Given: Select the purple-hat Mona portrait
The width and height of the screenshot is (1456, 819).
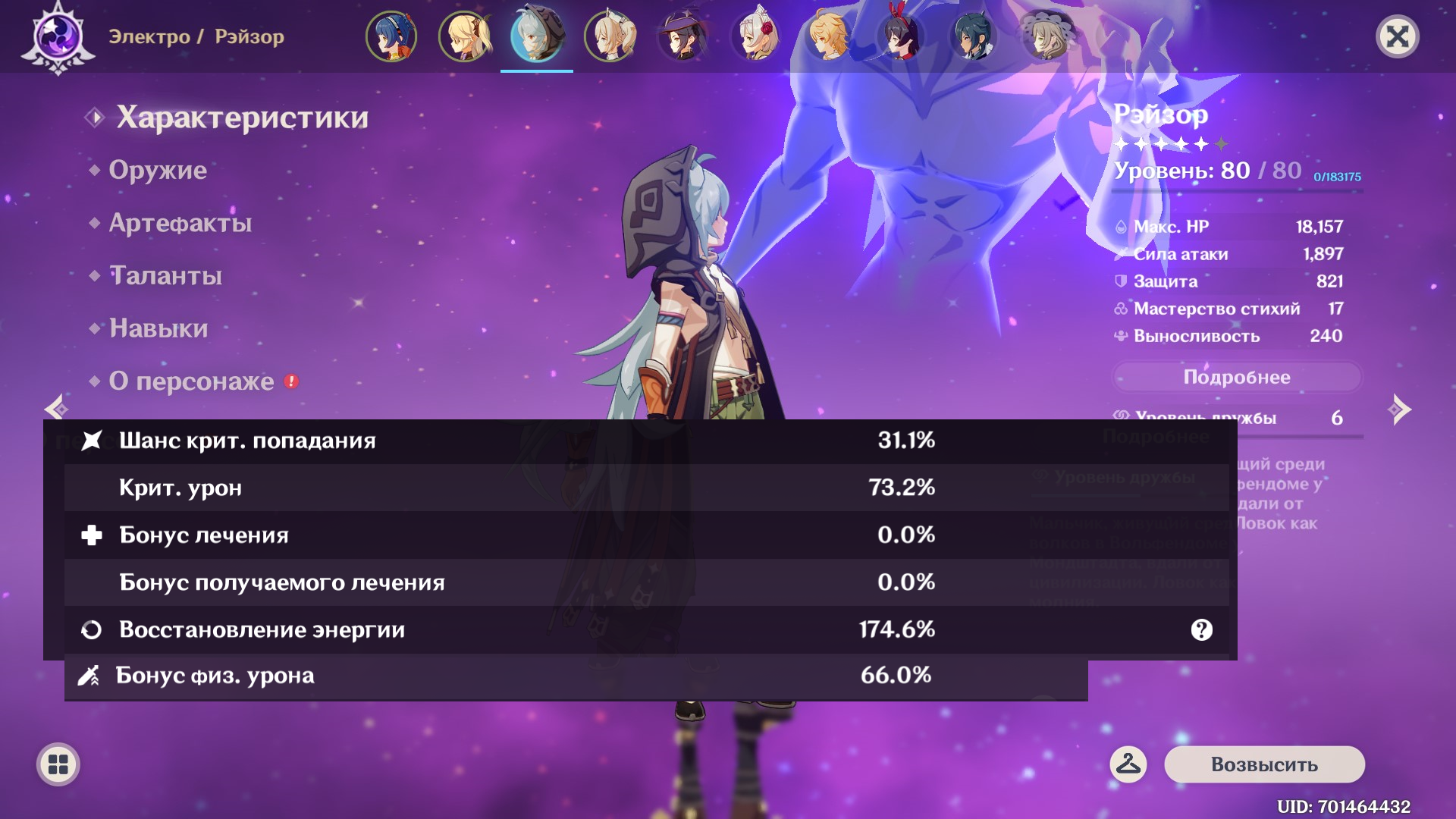Looking at the screenshot, I should pos(682,36).
